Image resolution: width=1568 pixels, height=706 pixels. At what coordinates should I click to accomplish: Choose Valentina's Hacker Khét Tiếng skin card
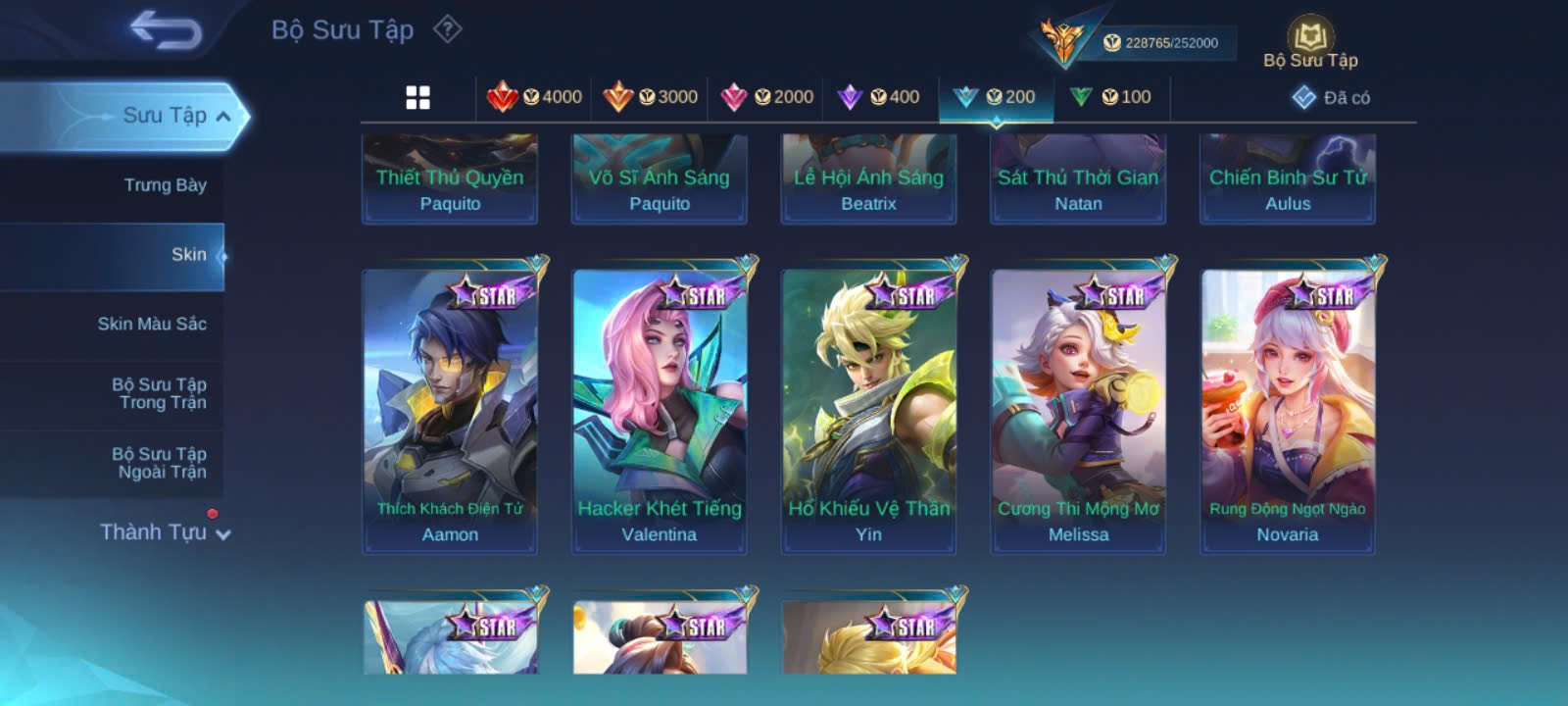[660, 407]
